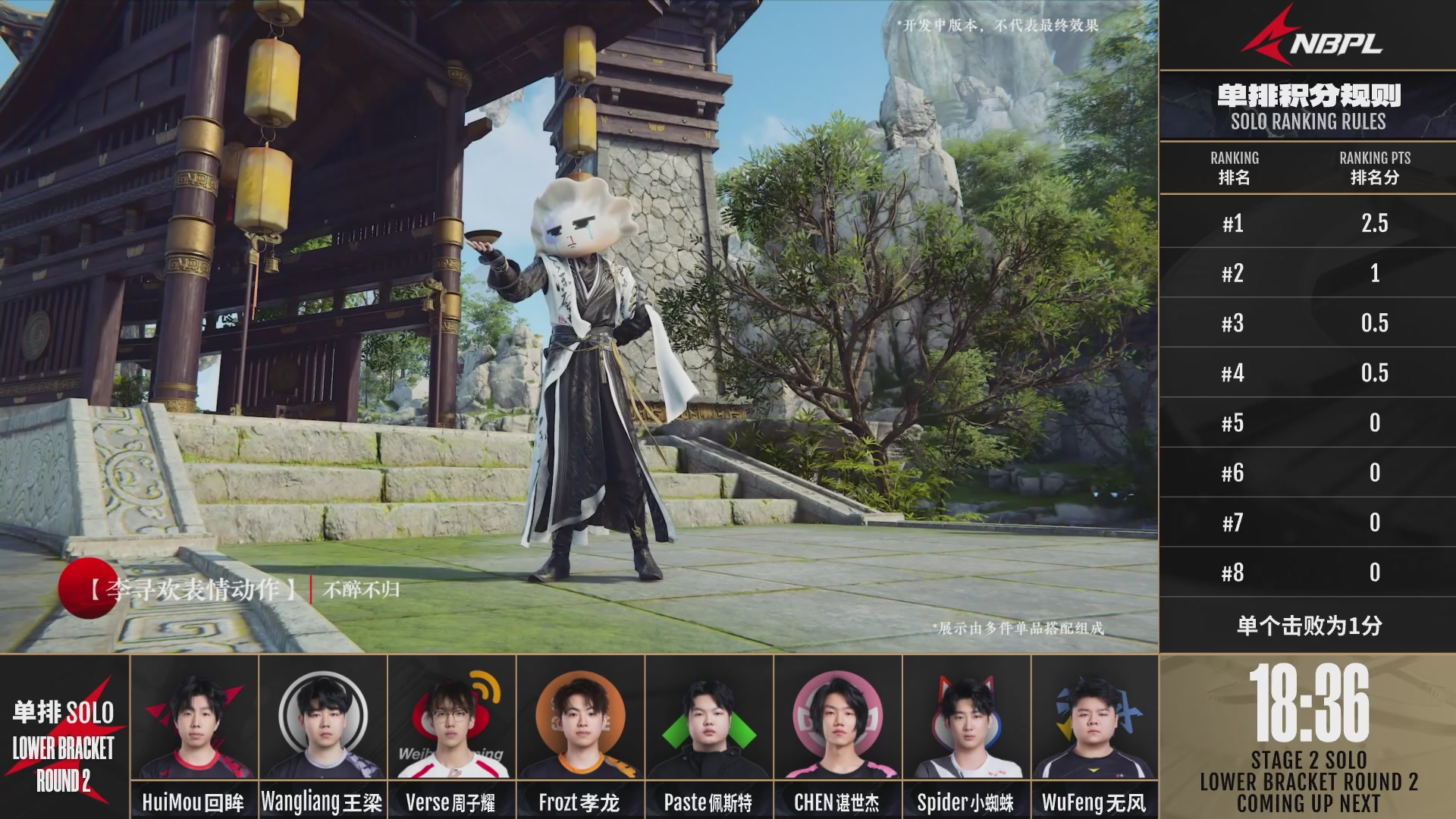Open the CHEN player card

tap(838, 720)
